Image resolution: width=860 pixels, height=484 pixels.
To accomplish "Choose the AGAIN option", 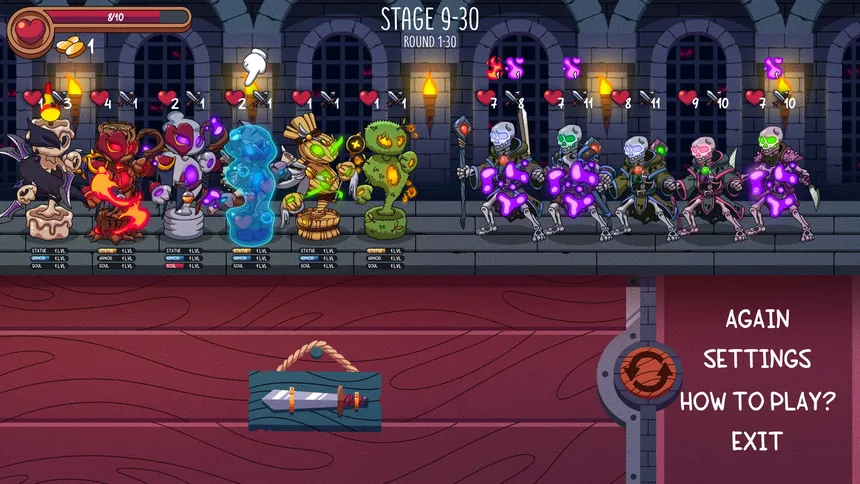I will [757, 319].
